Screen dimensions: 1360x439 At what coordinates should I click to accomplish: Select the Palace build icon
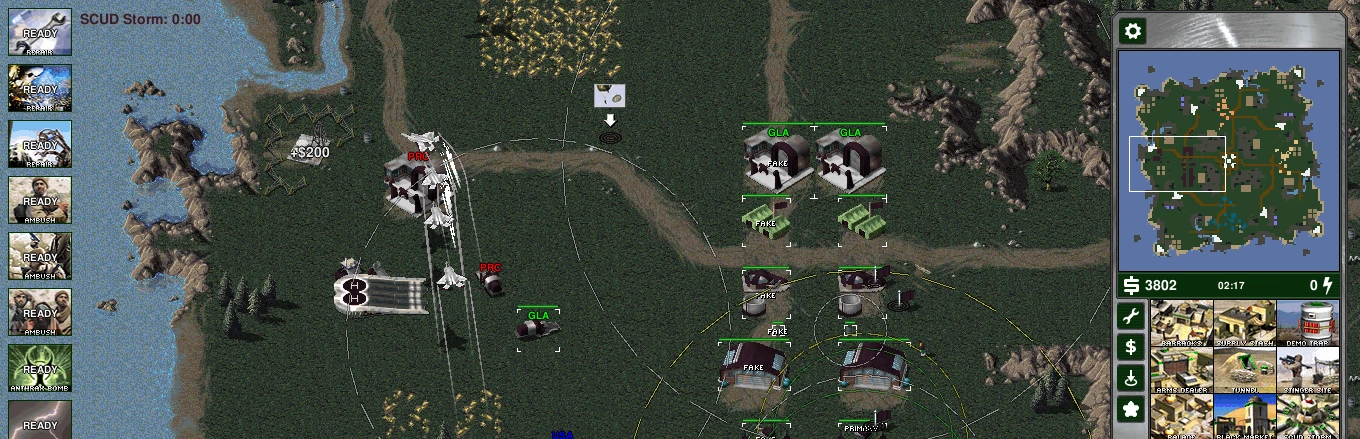pos(1182,416)
